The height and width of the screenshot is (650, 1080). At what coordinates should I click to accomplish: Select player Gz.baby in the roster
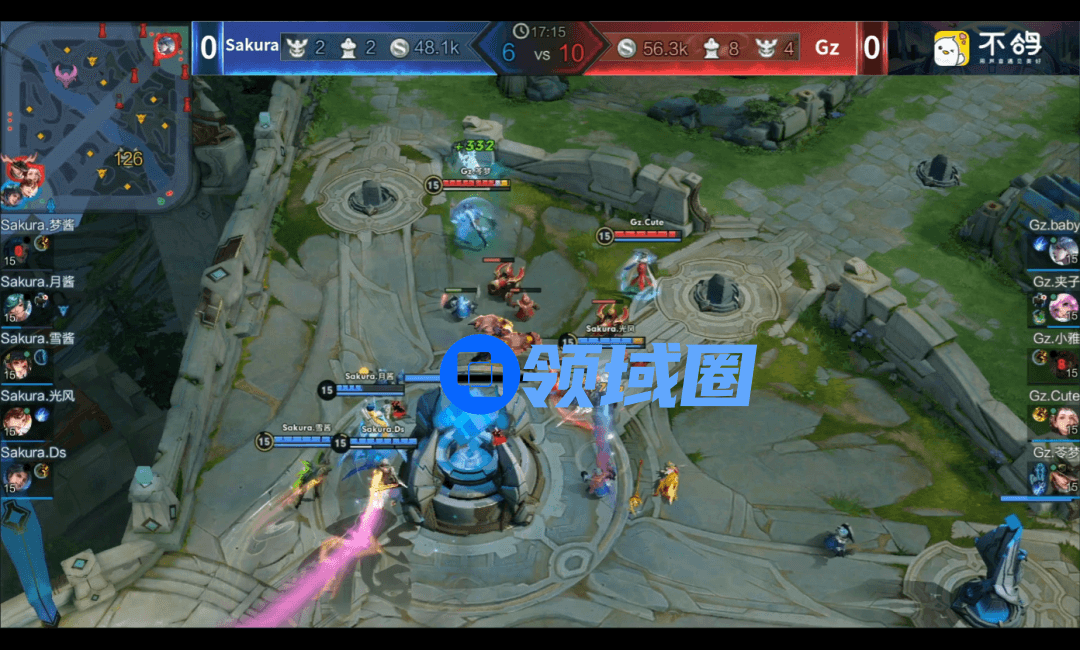pyautogui.click(x=1062, y=249)
